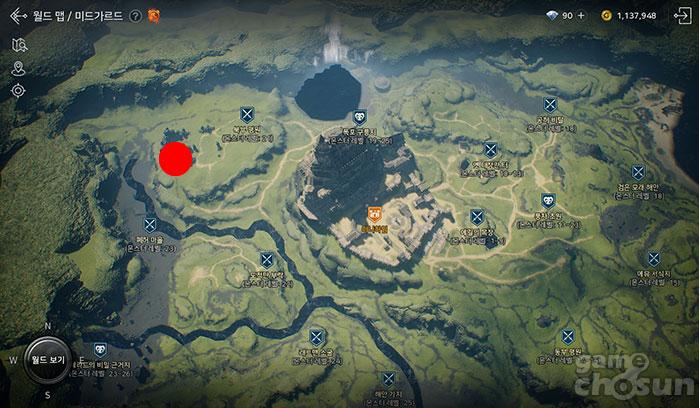Select the 동부 평원 zone marker
The width and height of the screenshot is (700, 408).
coord(567,336)
